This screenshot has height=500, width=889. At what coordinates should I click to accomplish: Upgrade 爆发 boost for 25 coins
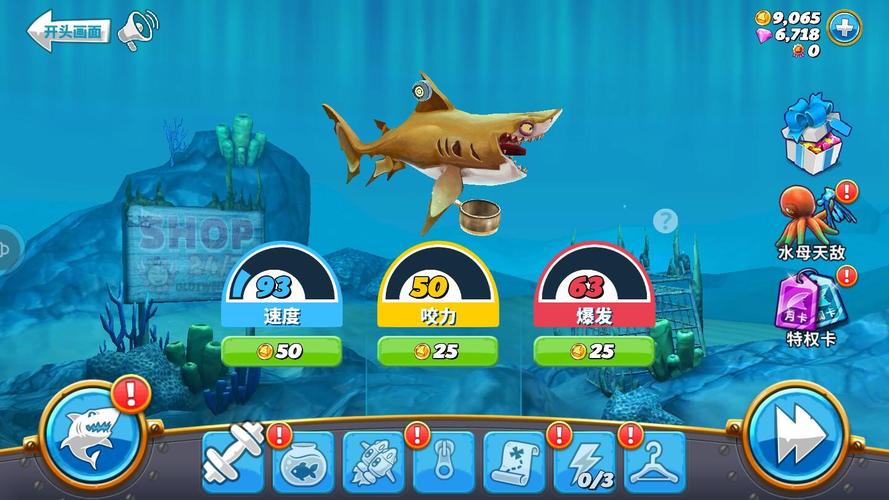click(x=593, y=351)
